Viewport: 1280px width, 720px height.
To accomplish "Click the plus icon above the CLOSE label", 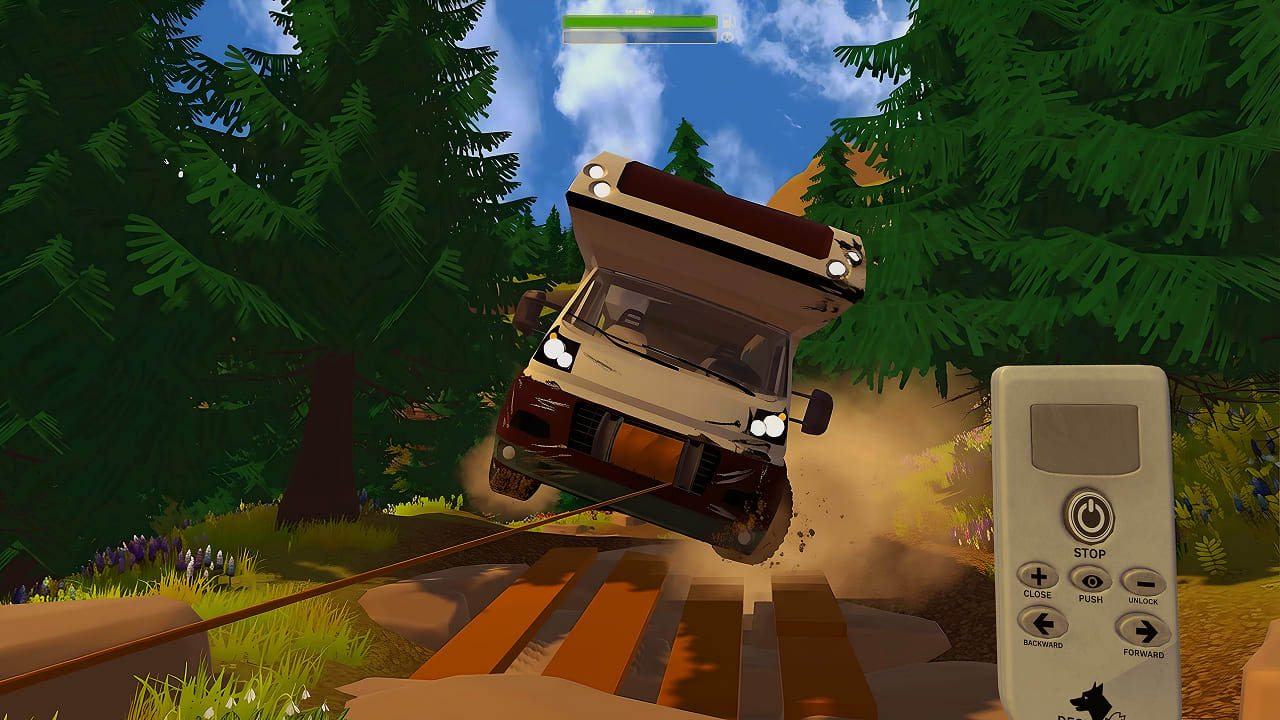I will click(x=1037, y=579).
